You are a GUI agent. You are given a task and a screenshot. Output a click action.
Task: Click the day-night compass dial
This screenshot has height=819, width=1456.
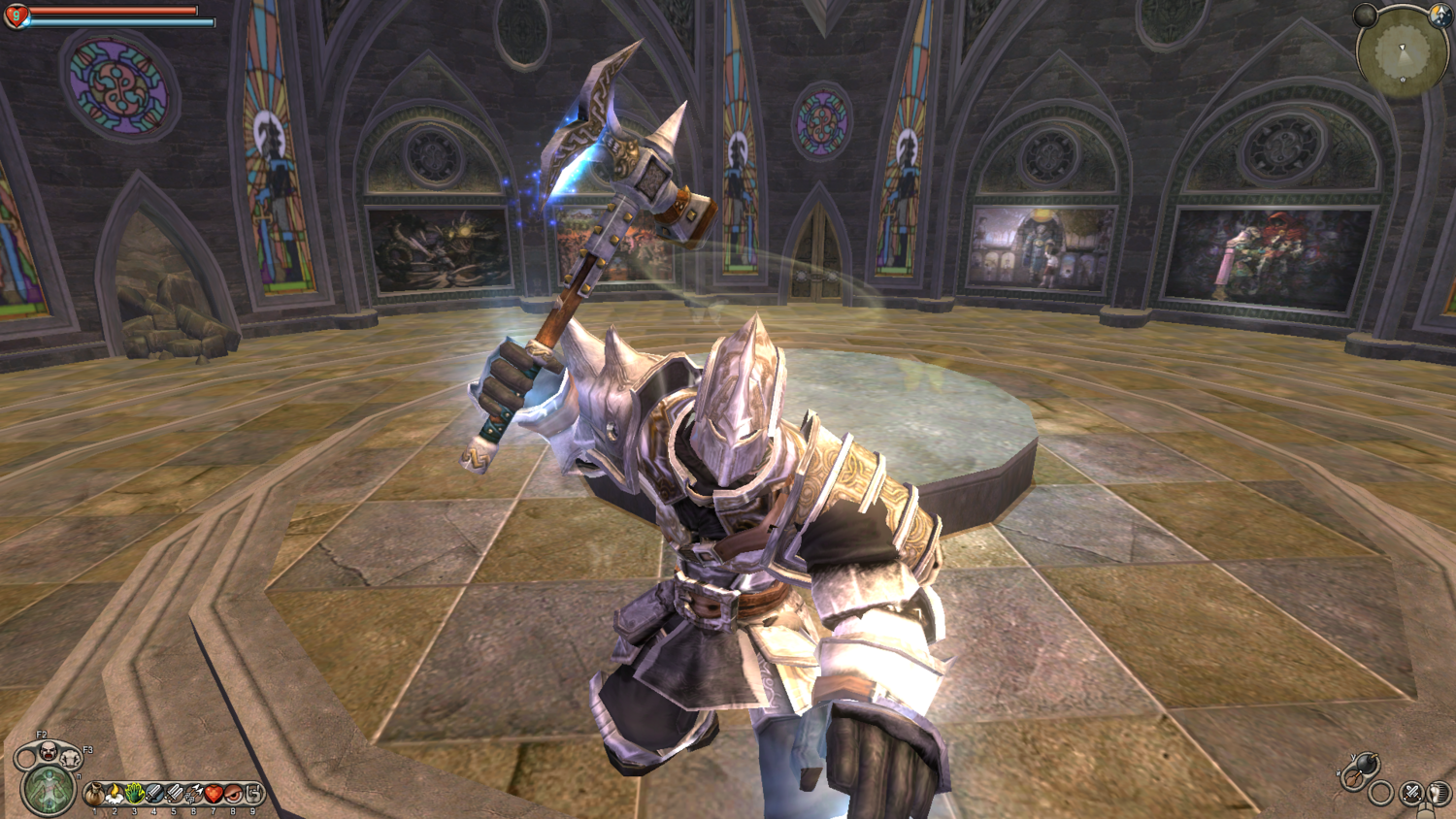click(1440, 15)
